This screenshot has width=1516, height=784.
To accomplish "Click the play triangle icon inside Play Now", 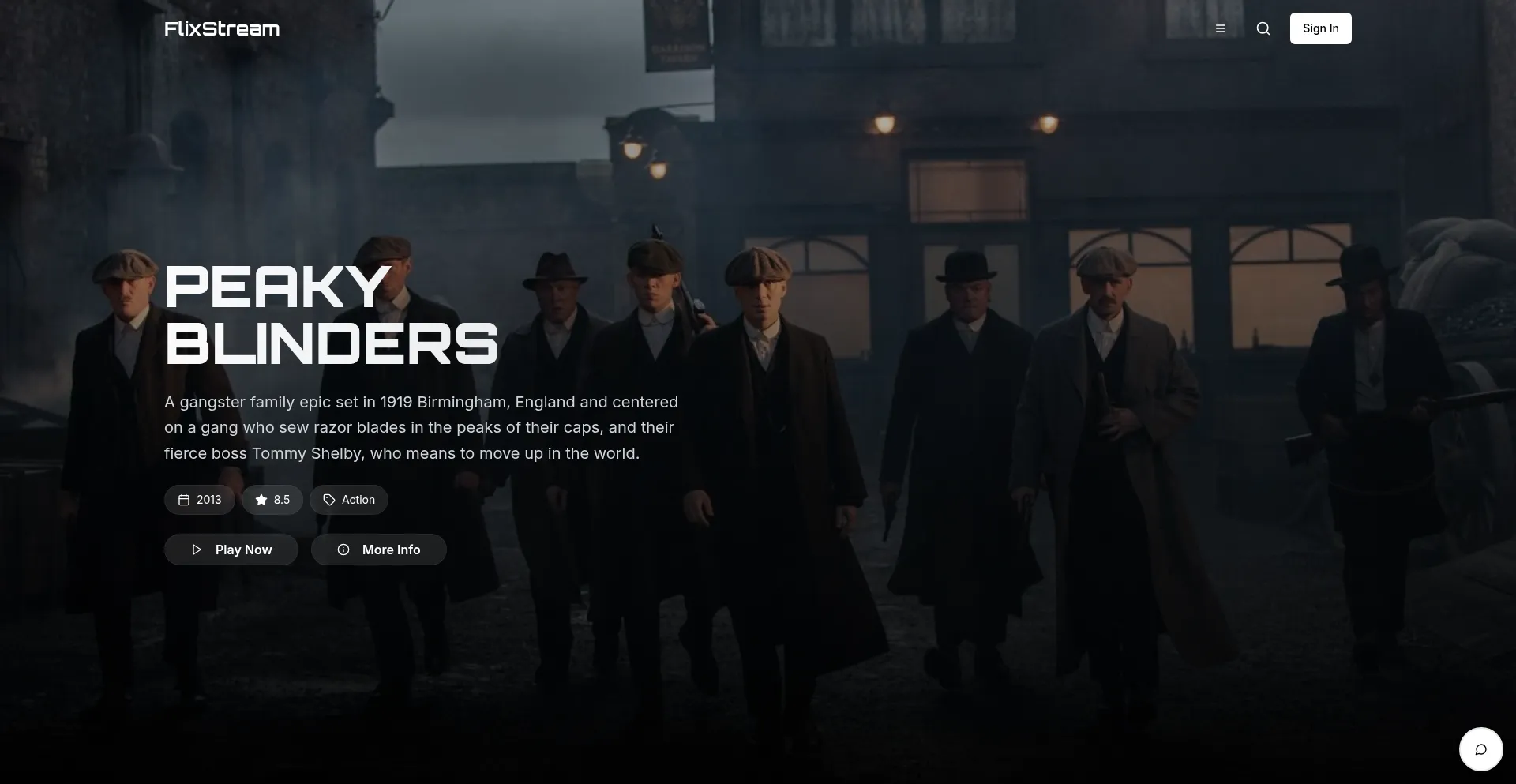I will point(197,550).
